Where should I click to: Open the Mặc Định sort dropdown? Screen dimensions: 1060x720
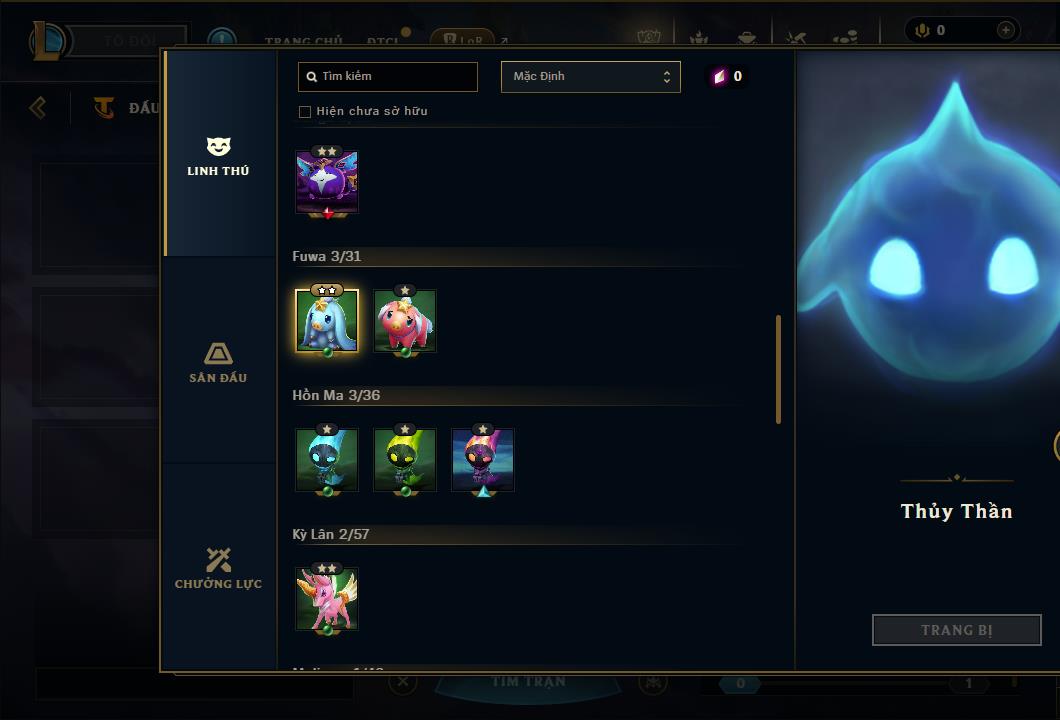tap(590, 77)
